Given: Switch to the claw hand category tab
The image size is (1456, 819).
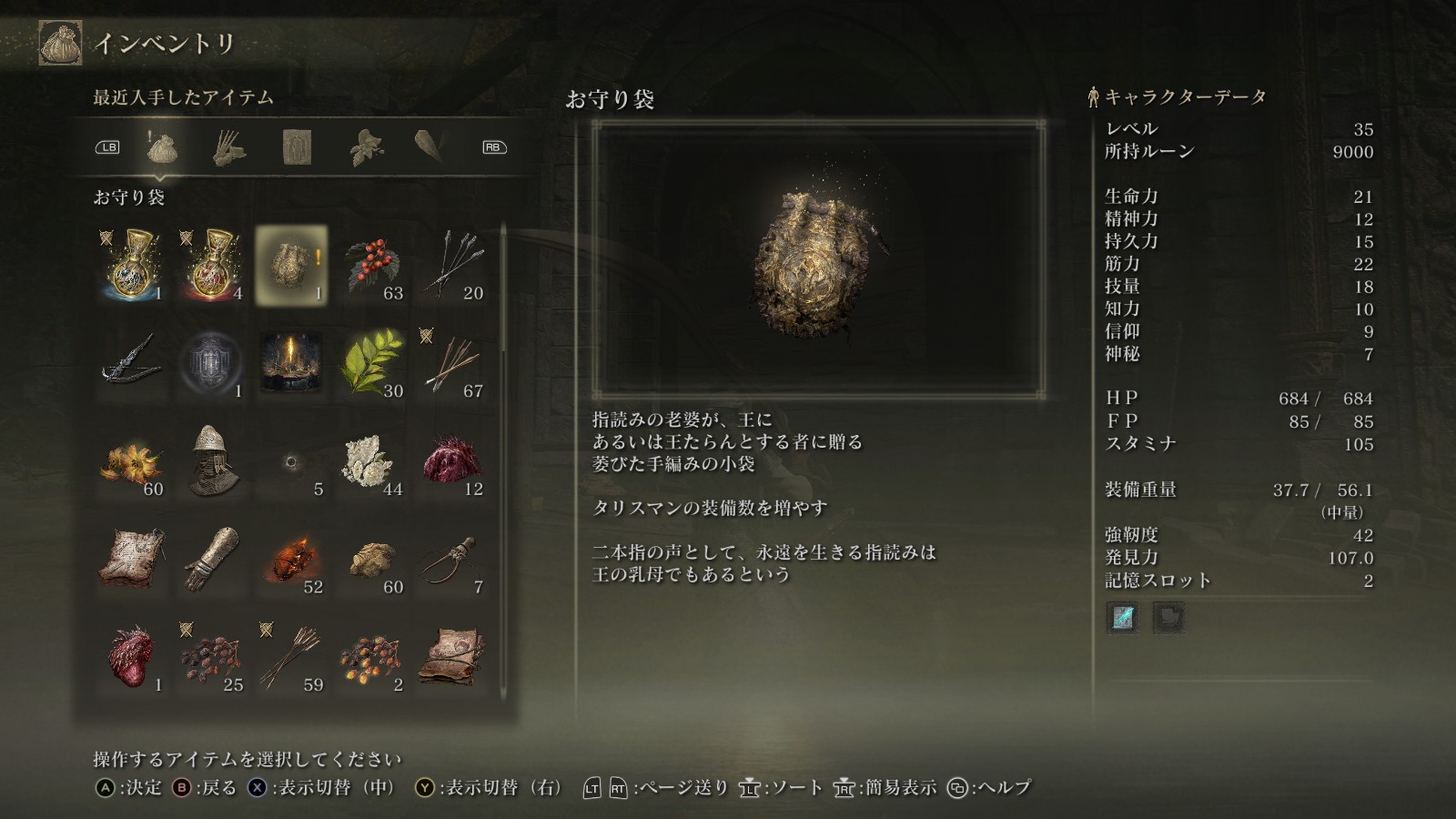Looking at the screenshot, I should [x=229, y=147].
